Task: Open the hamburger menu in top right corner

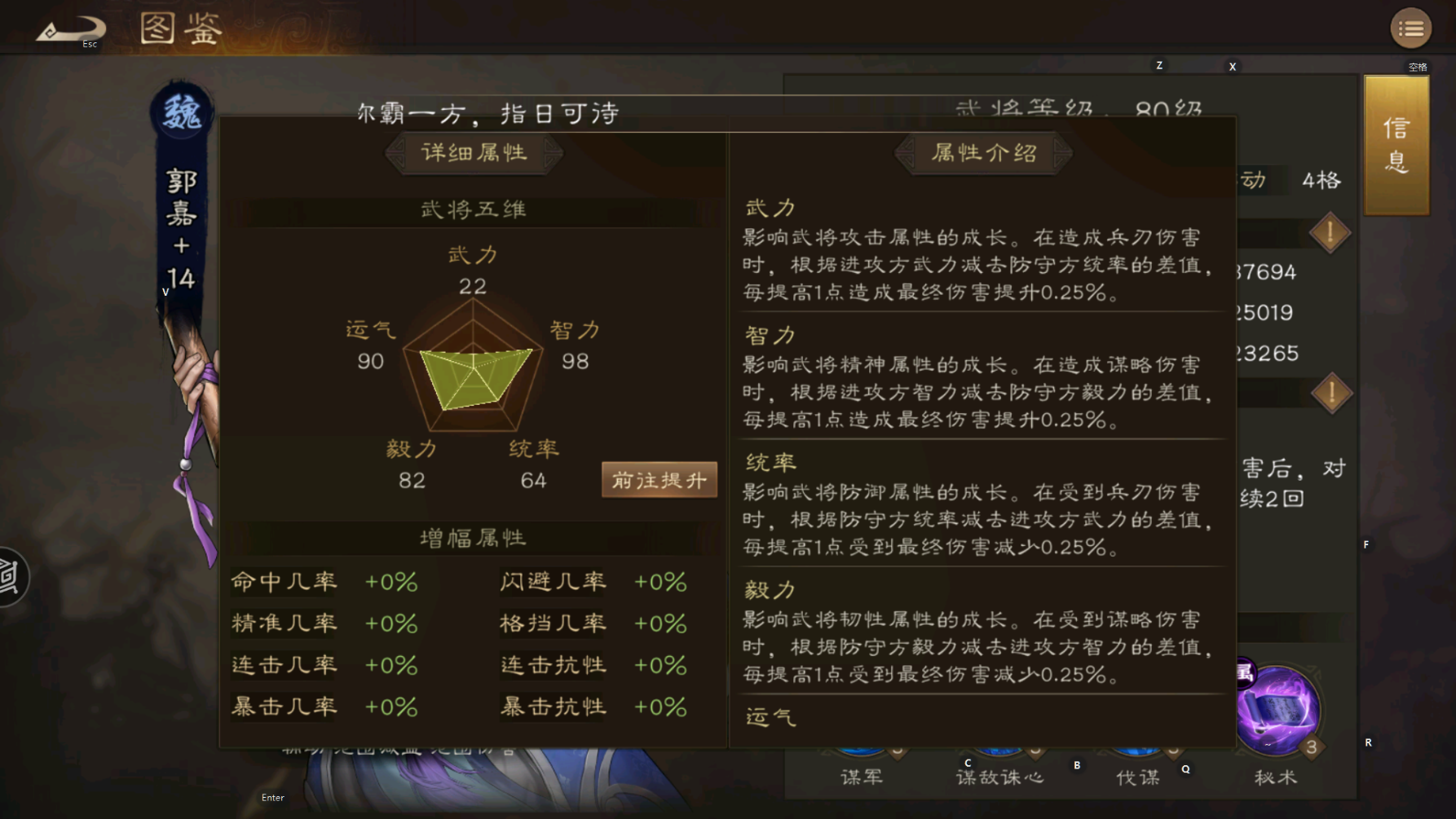Action: tap(1410, 28)
